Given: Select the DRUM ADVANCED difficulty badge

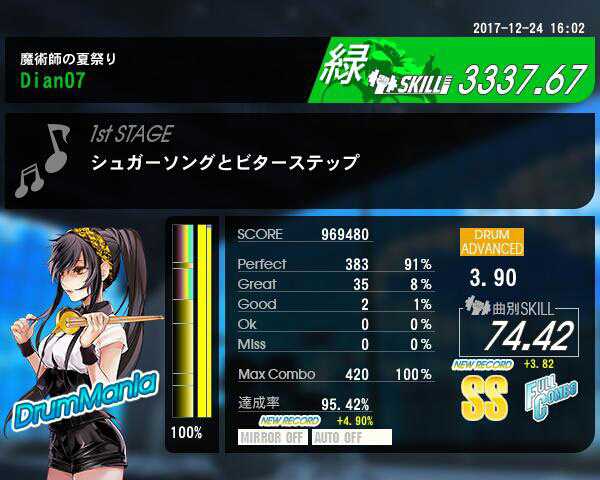Looking at the screenshot, I should [x=491, y=242].
